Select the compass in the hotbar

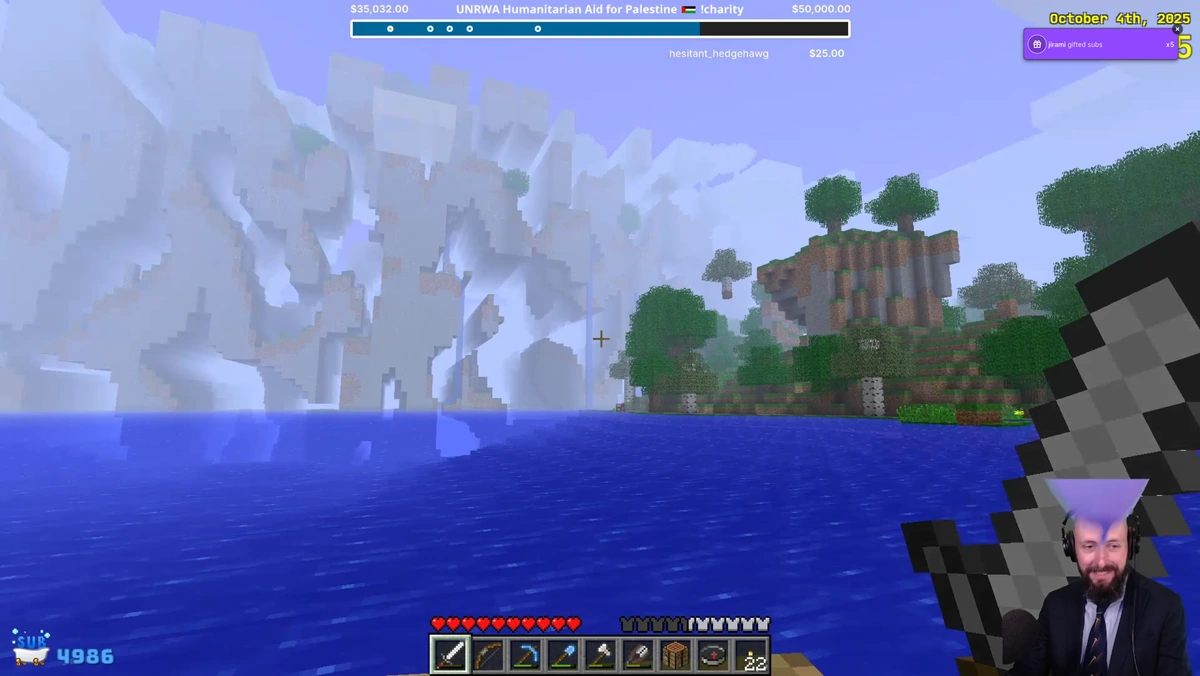[713, 655]
